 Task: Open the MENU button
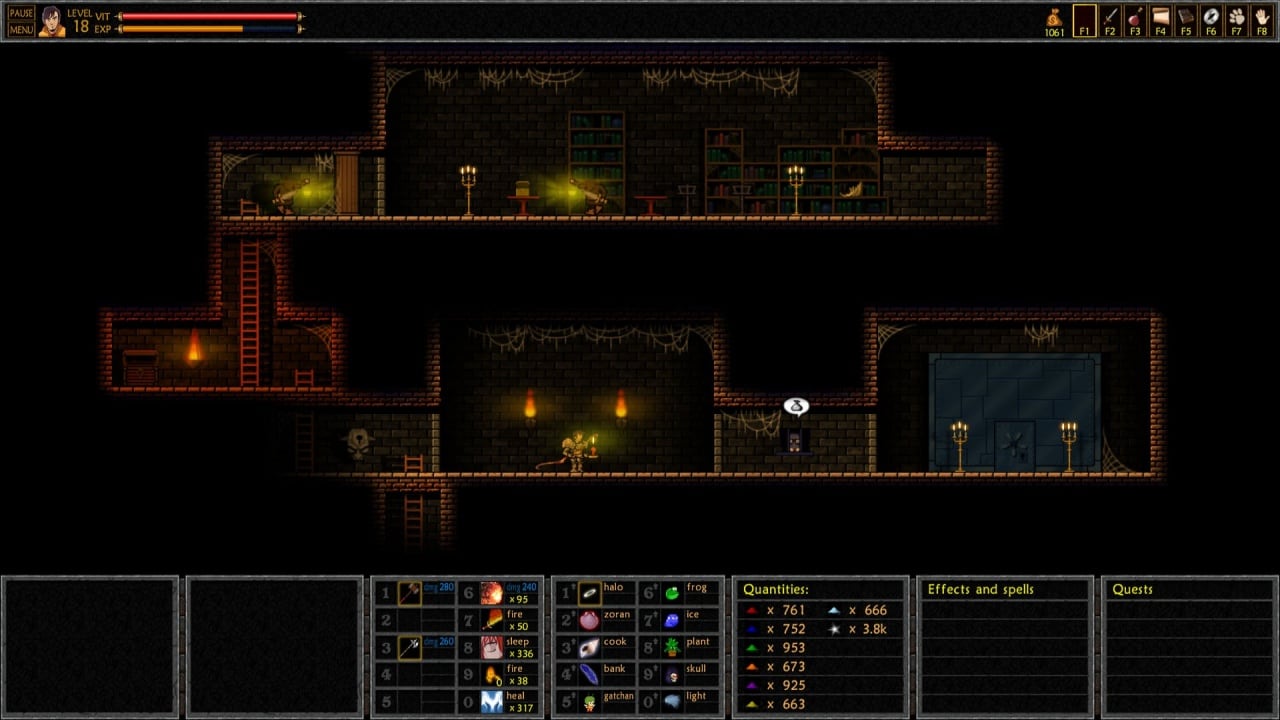coord(21,29)
